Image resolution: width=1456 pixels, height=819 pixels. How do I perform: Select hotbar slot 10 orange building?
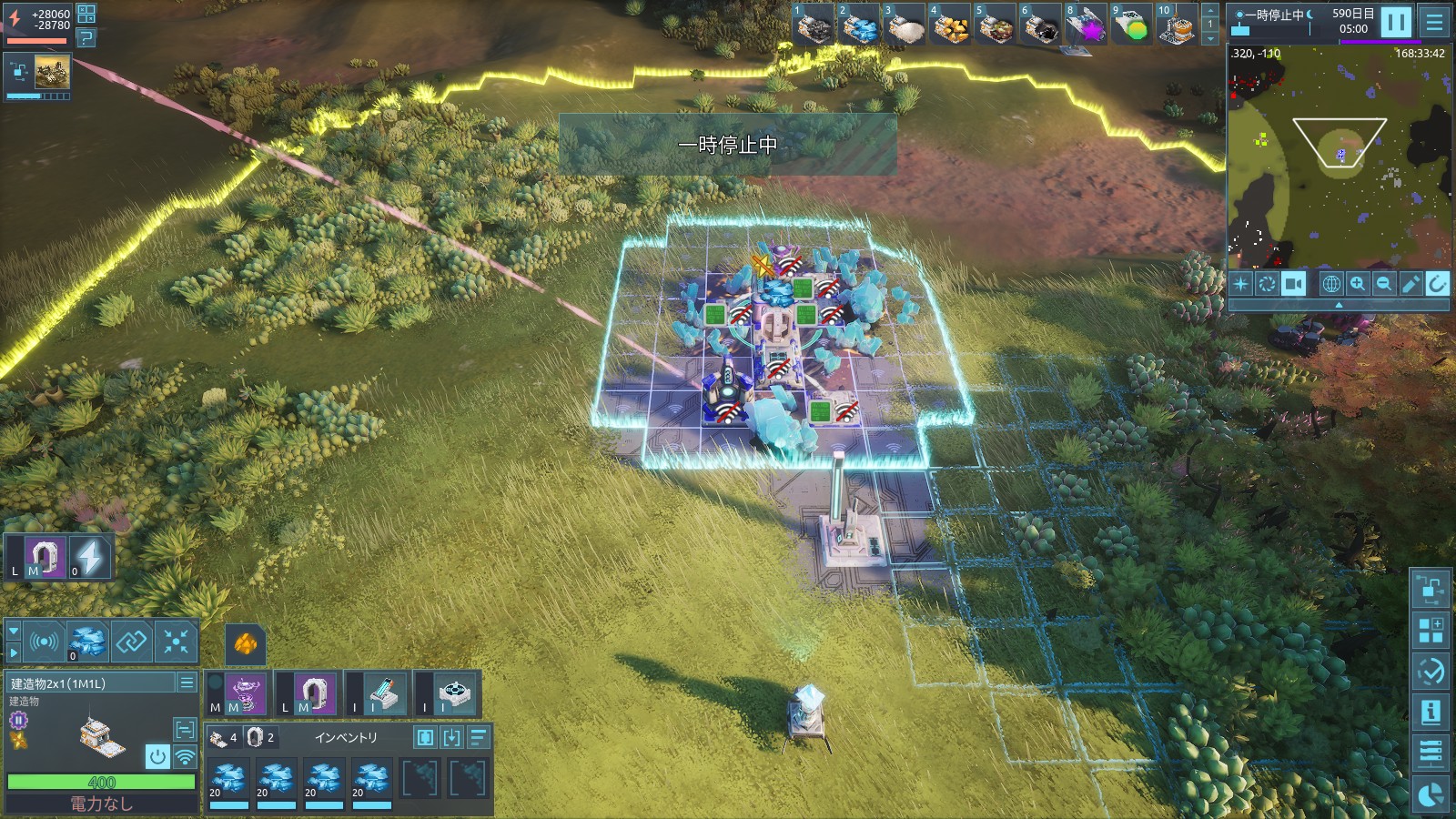[x=1177, y=25]
